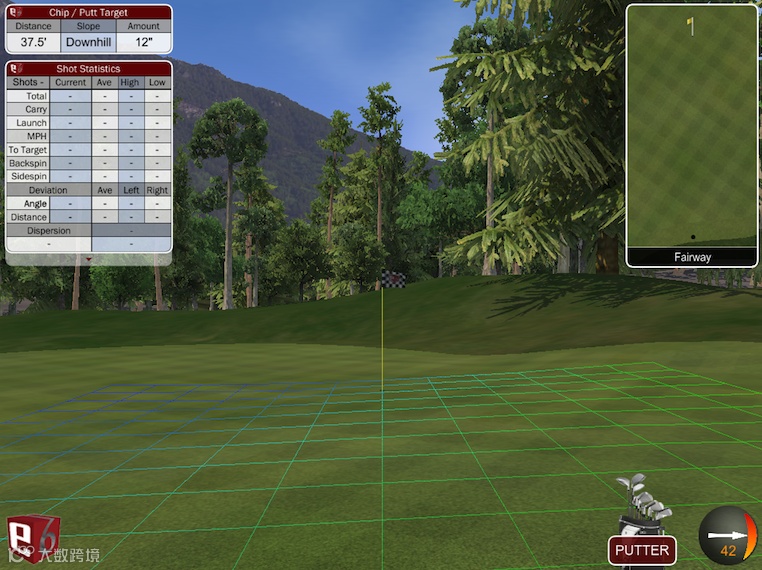Expand the Shot Statistics panel arrow

[88, 259]
